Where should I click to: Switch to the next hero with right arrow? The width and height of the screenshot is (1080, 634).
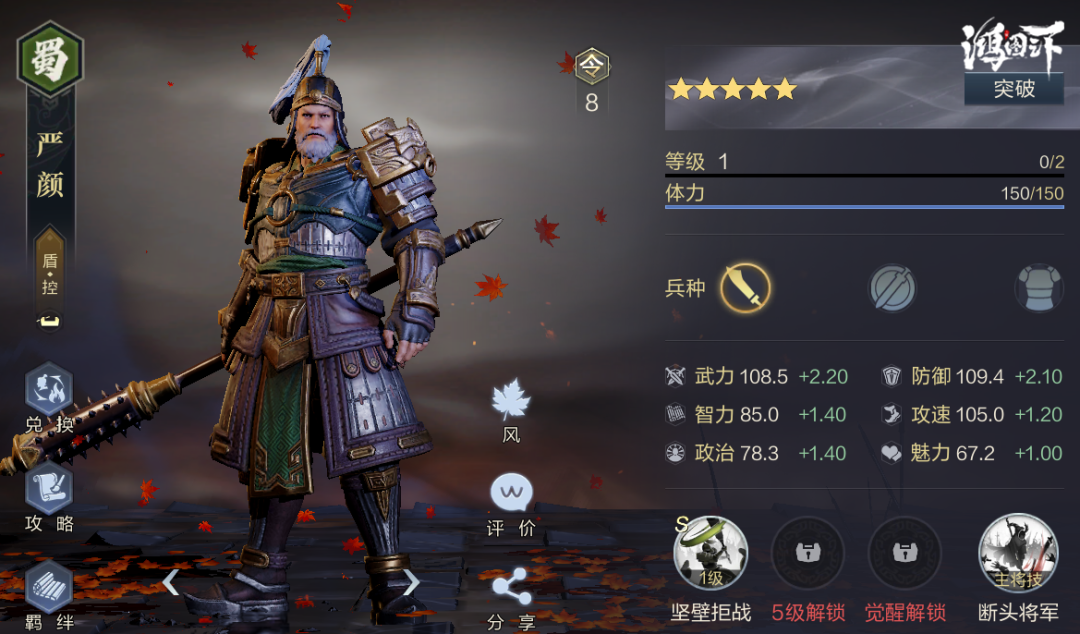[x=411, y=581]
